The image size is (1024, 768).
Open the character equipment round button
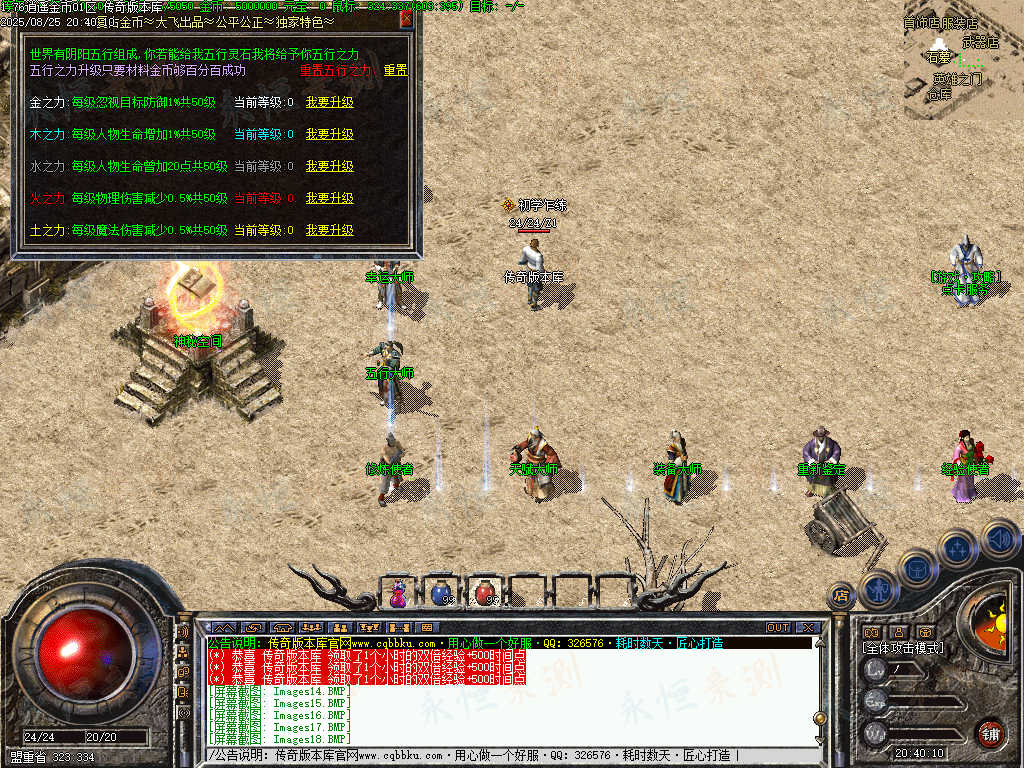(880, 589)
